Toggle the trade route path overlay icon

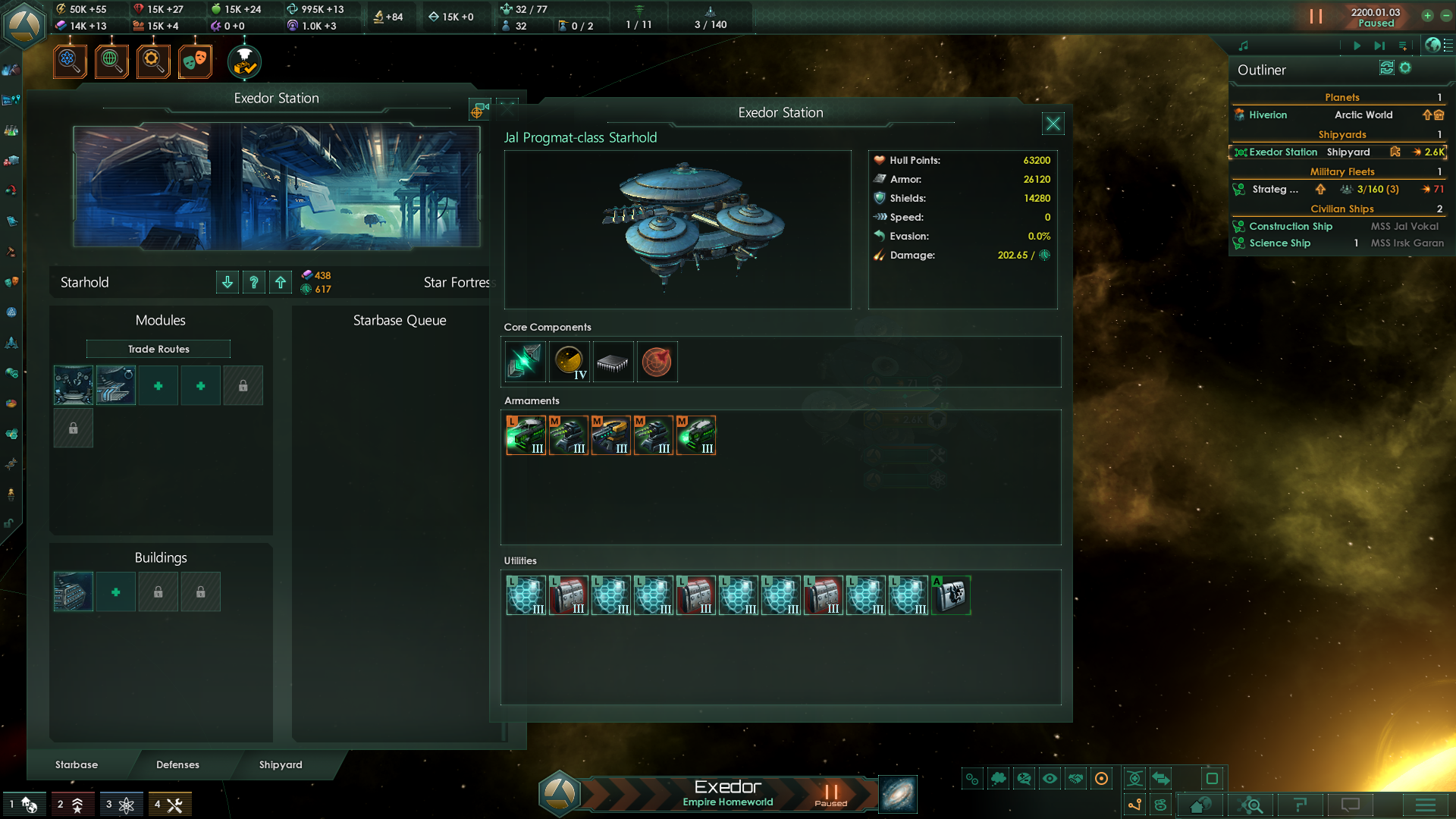[1134, 804]
